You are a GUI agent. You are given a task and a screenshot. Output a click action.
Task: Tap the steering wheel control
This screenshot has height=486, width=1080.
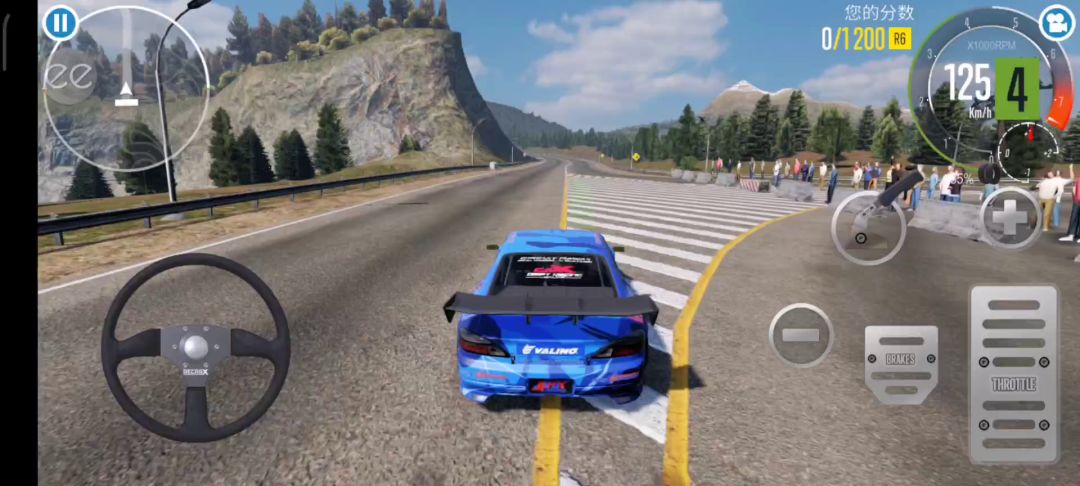(x=195, y=347)
